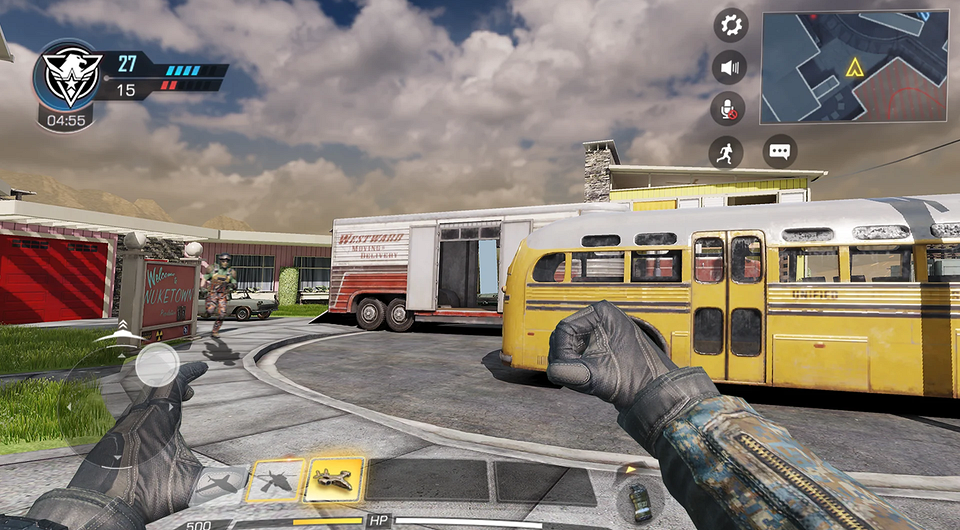Toggle the speaker sound button

(730, 68)
